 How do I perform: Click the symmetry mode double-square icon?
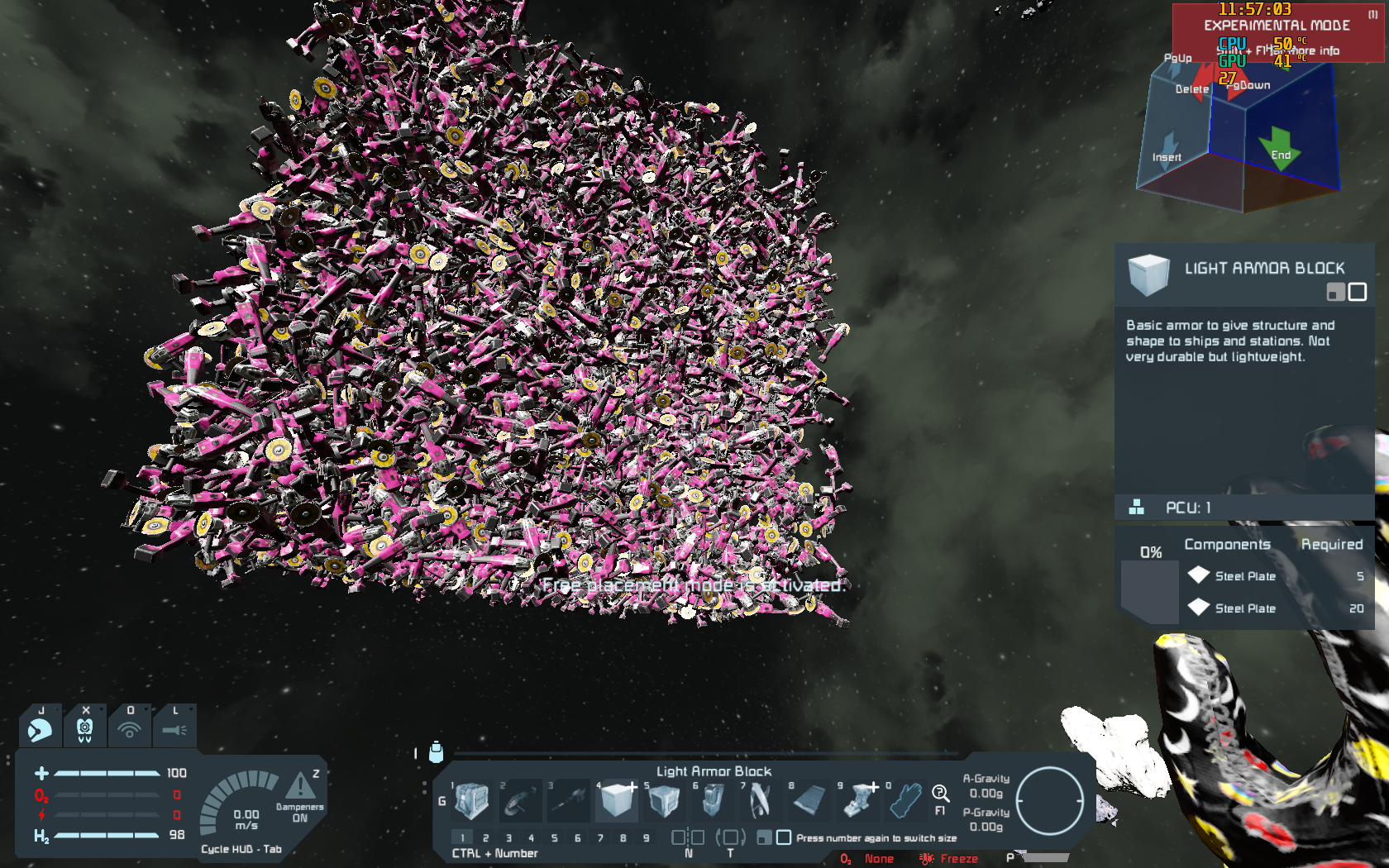(688, 837)
